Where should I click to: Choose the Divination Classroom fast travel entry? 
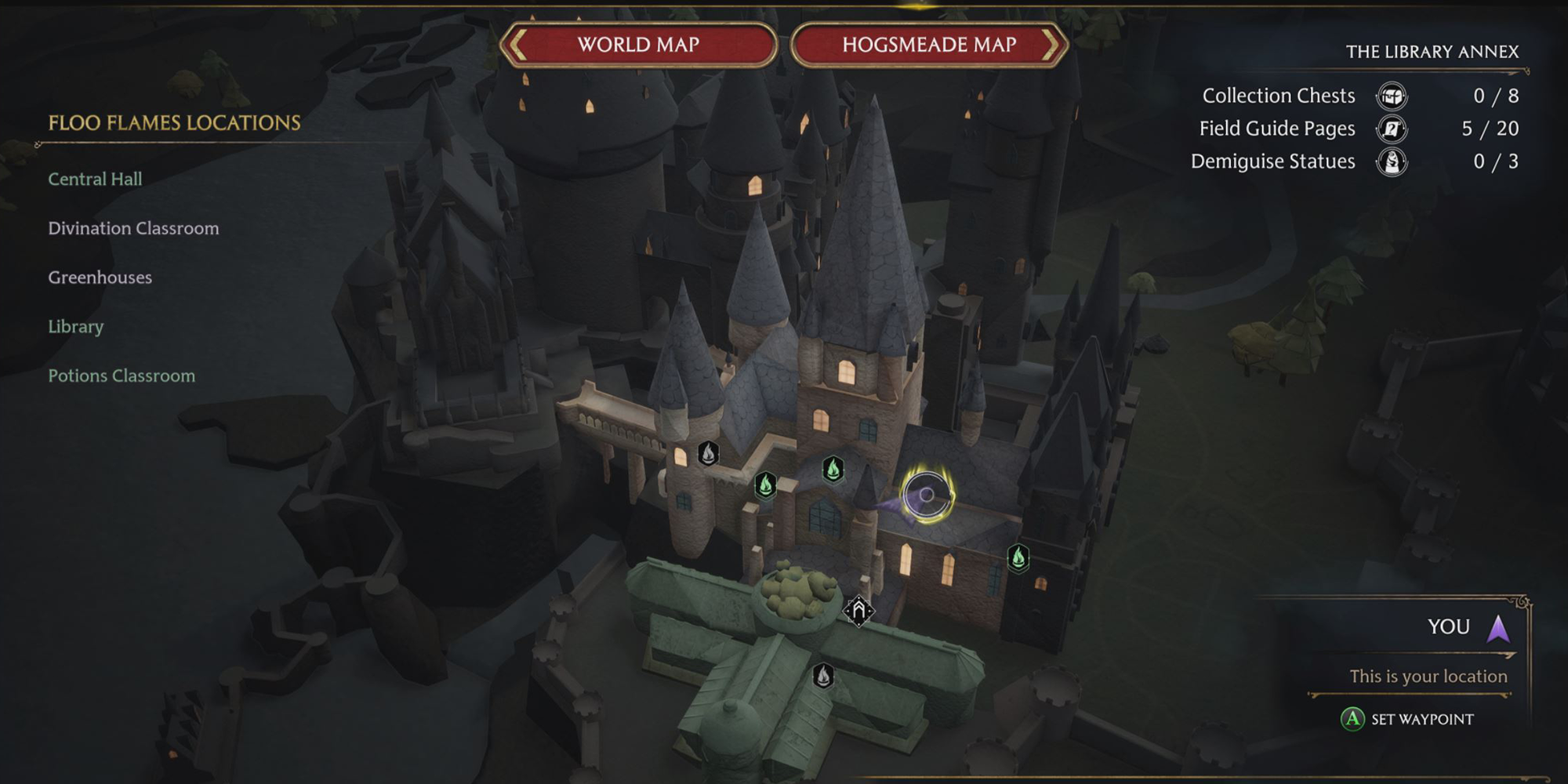[133, 228]
